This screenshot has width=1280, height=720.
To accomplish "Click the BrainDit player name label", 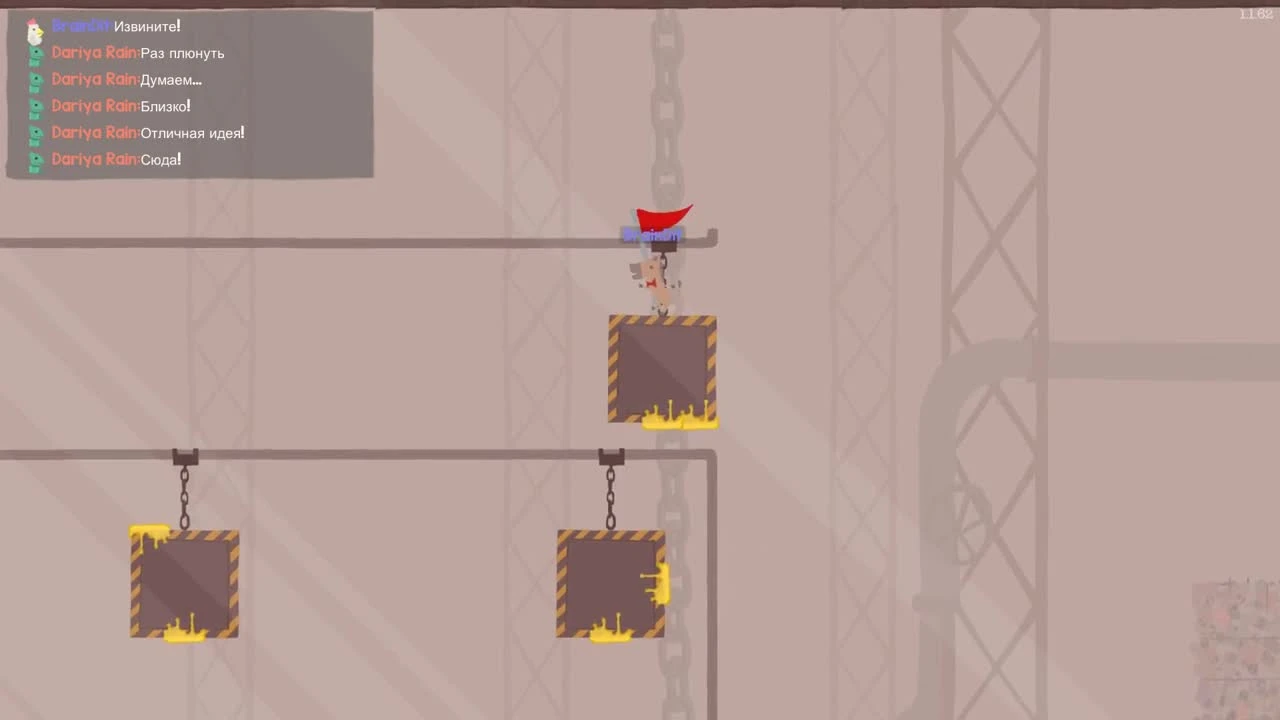I will [652, 235].
